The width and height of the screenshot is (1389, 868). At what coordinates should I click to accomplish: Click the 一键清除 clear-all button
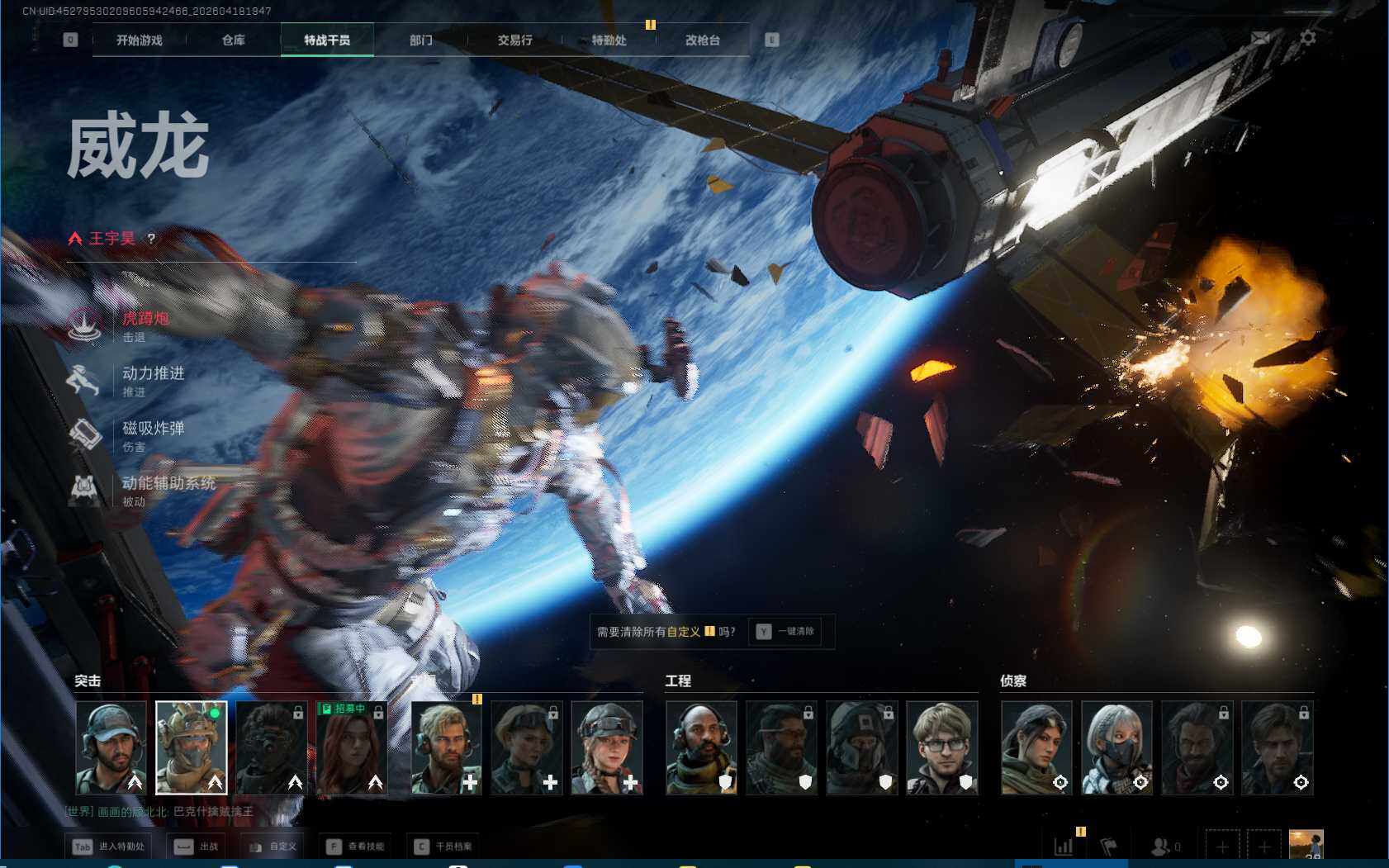point(786,632)
